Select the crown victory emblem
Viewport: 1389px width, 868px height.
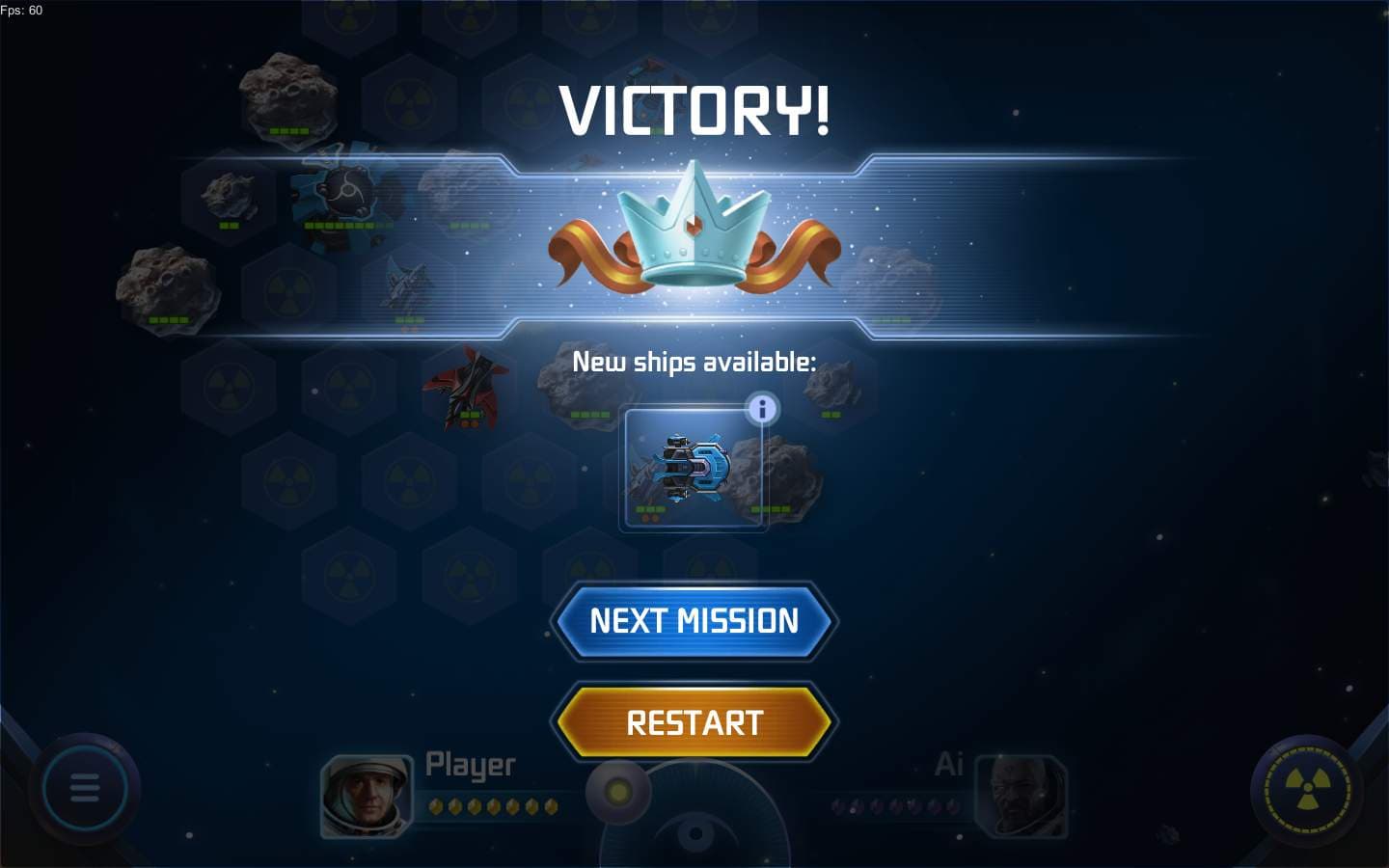point(694,234)
